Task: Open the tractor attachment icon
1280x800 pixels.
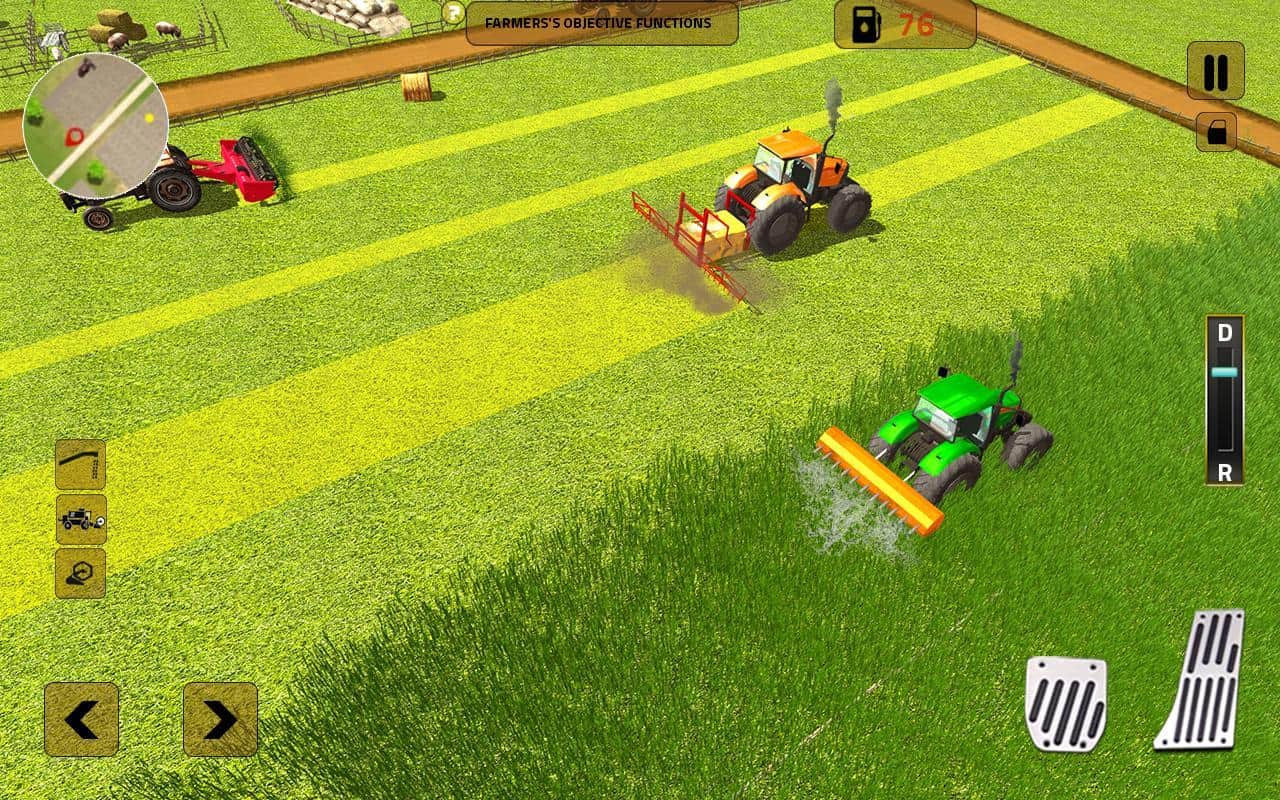Action: [80, 520]
